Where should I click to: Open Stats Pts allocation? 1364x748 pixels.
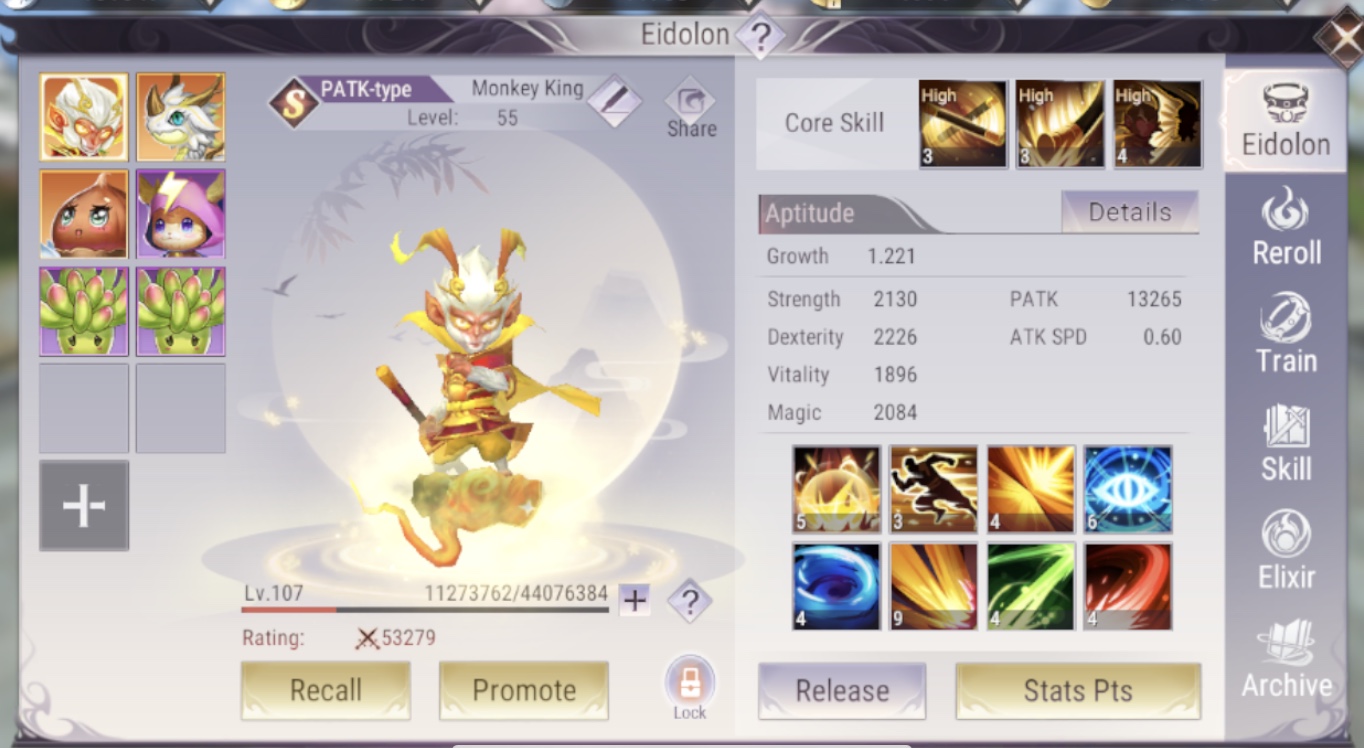(1078, 690)
